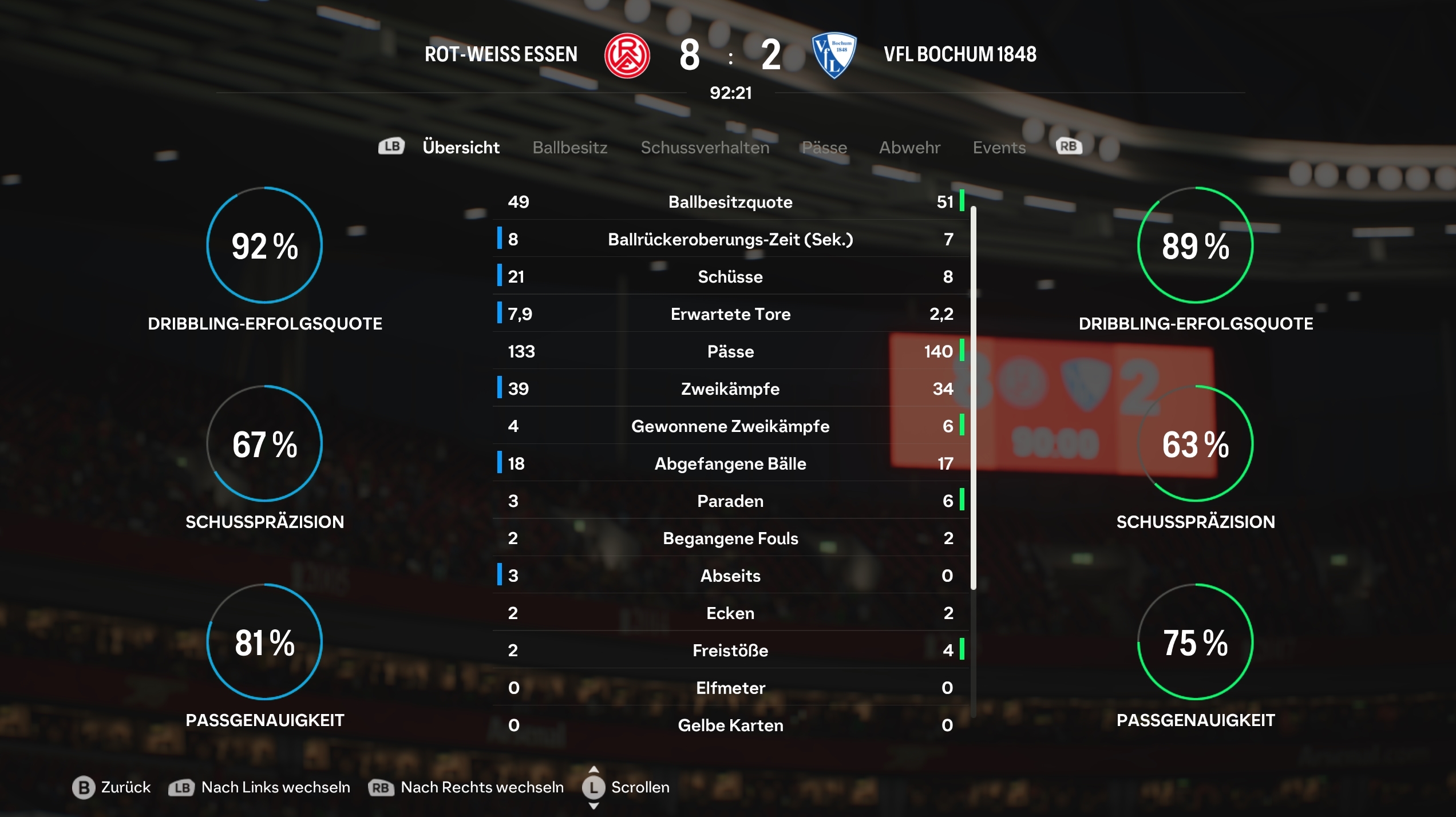The height and width of the screenshot is (817, 1456).
Task: Select the Ballbesitzquote stat row
Action: (730, 202)
